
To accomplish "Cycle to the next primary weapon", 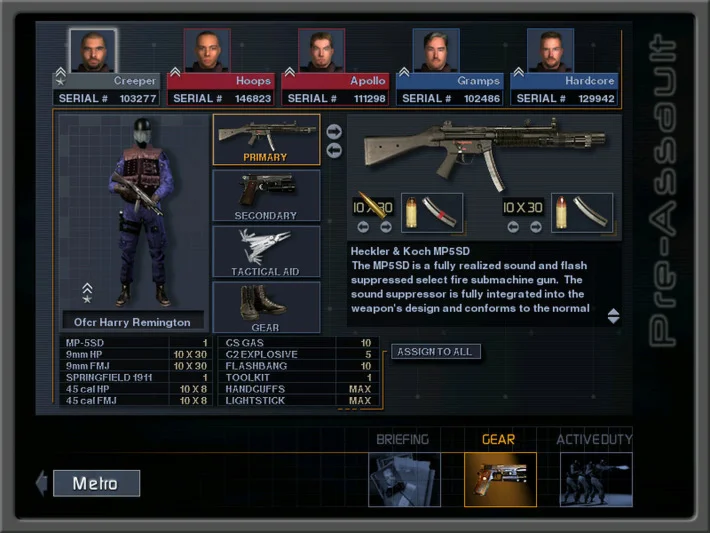I will tap(335, 131).
